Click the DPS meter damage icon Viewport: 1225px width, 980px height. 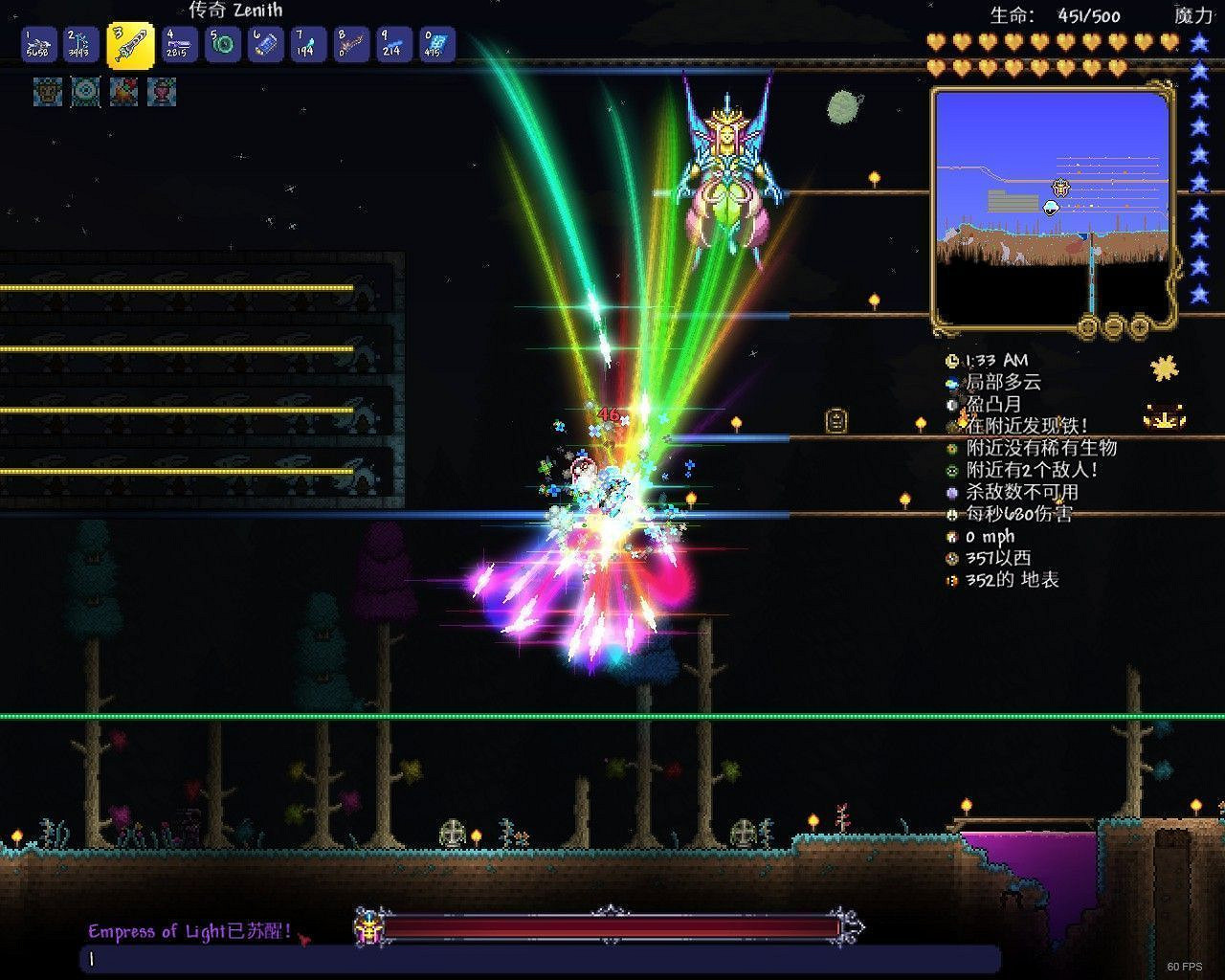951,515
